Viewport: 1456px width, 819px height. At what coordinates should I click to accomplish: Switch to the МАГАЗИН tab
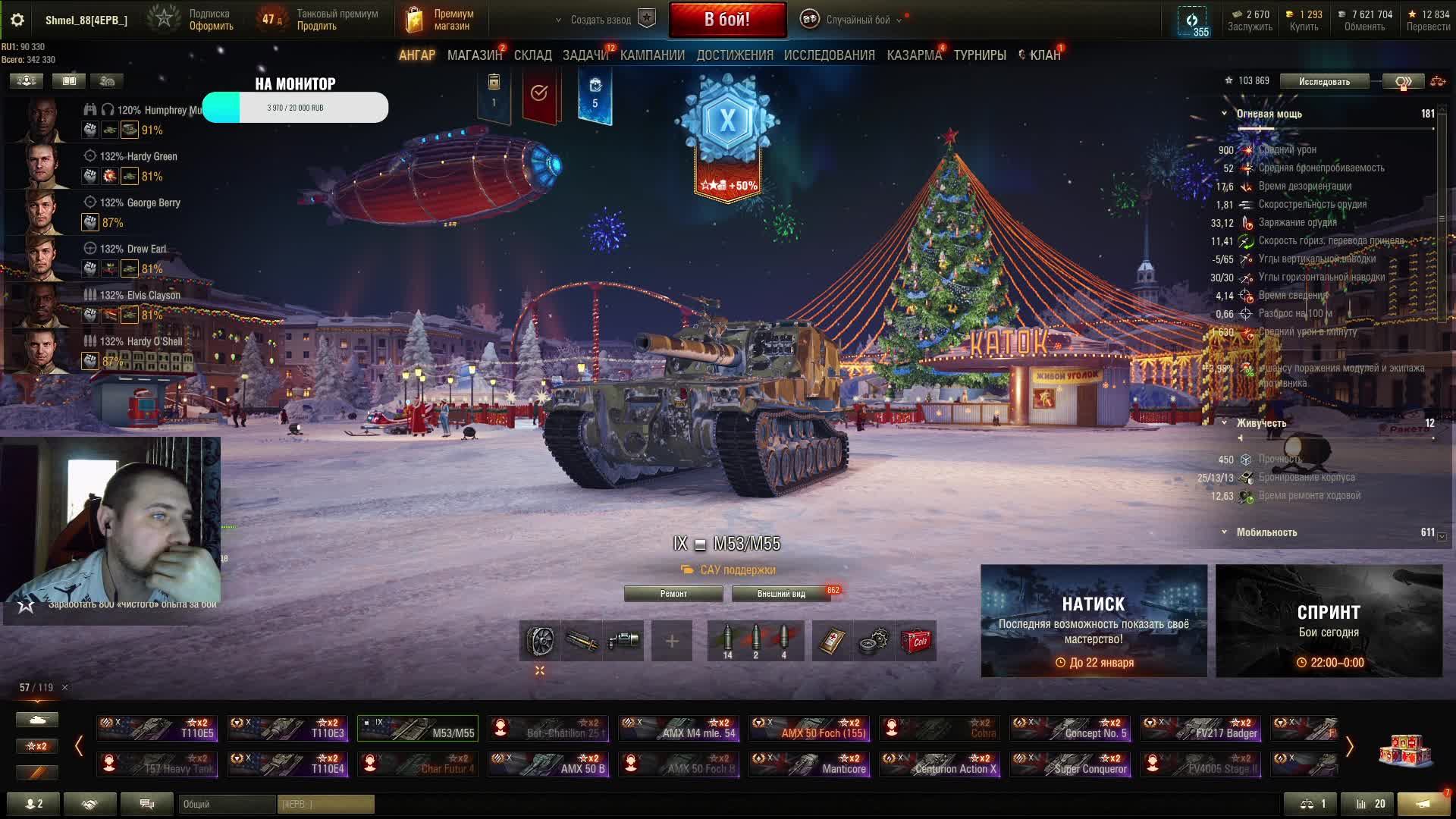click(474, 55)
